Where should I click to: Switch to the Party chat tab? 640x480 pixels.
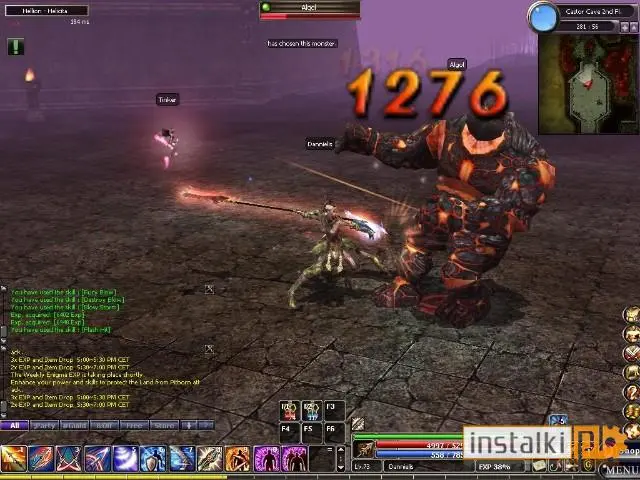tap(44, 425)
